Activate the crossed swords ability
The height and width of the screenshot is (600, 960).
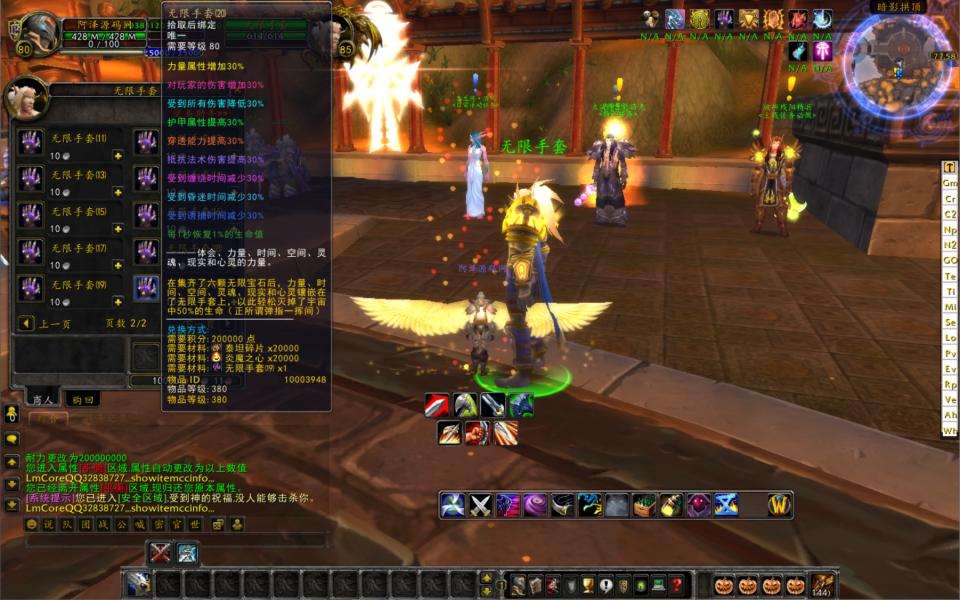[481, 506]
